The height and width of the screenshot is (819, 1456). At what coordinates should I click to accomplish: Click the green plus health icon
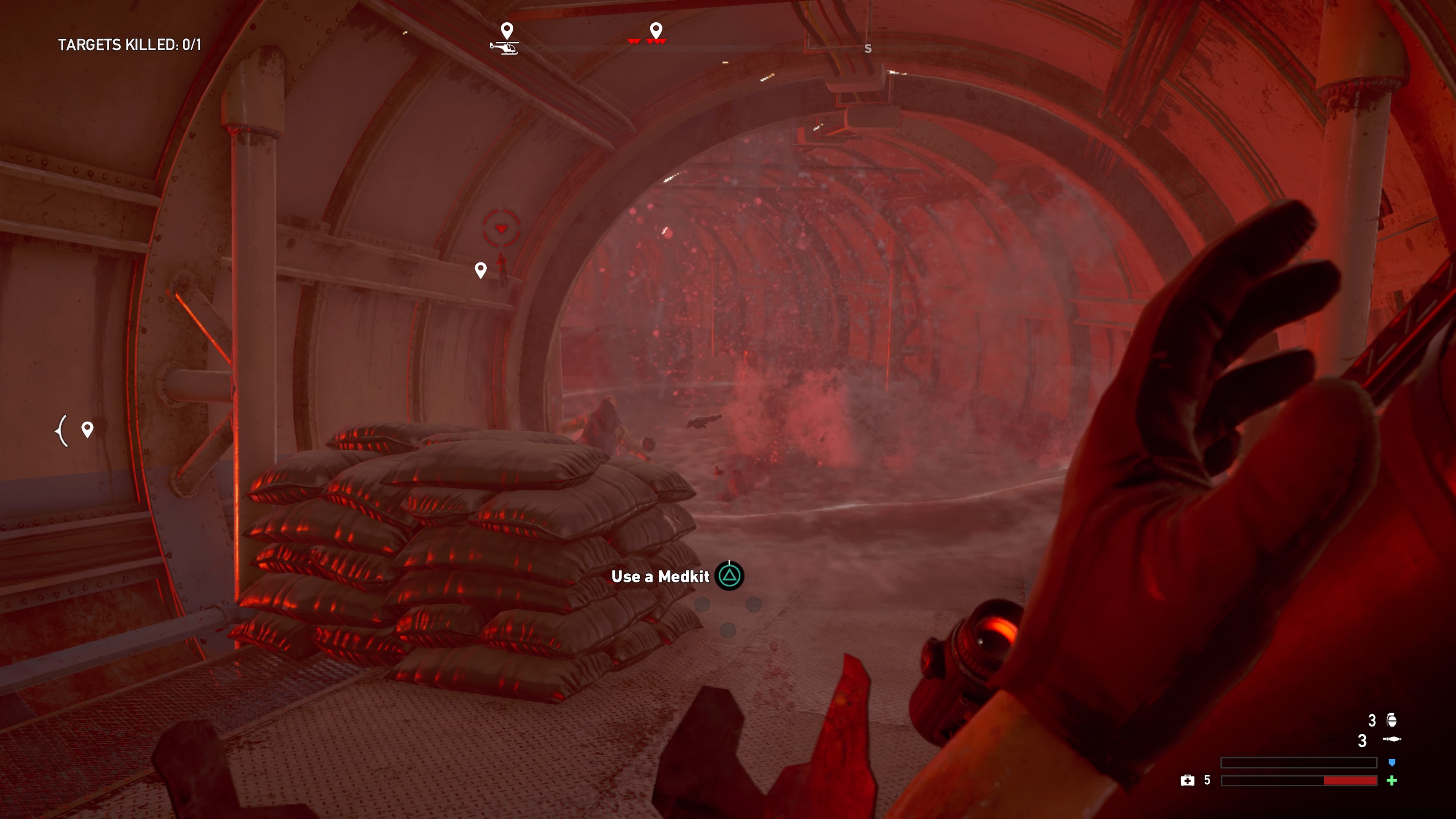pos(1392,781)
